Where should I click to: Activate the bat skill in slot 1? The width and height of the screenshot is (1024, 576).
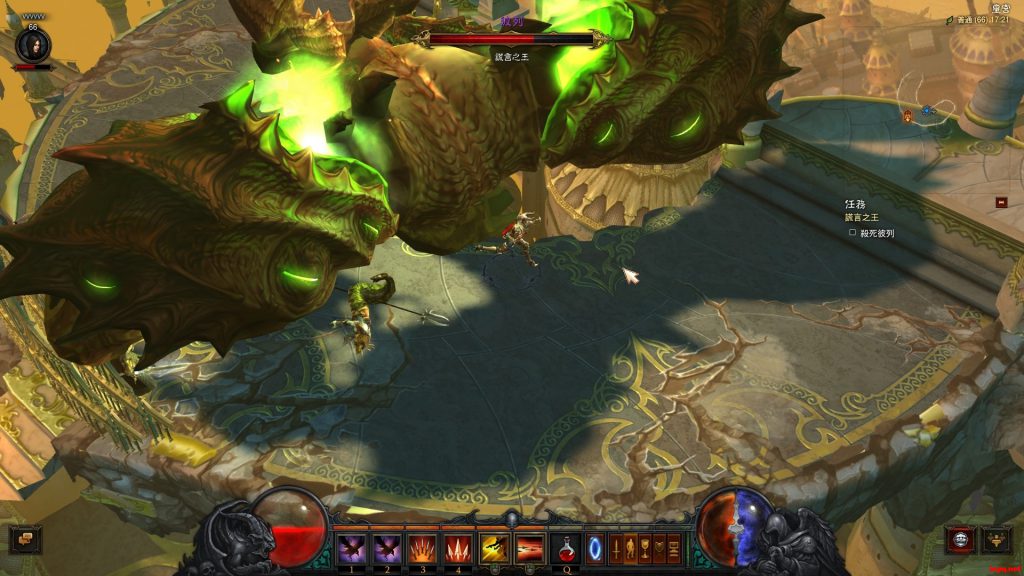click(352, 547)
